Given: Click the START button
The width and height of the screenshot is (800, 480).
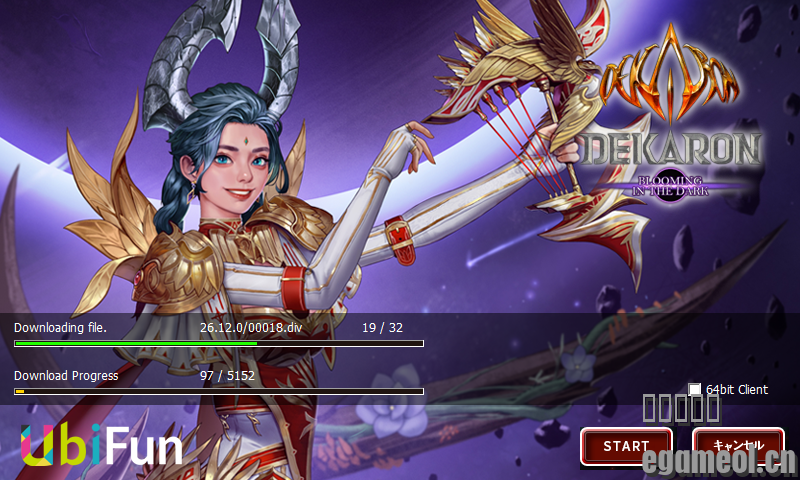Looking at the screenshot, I should tap(627, 446).
